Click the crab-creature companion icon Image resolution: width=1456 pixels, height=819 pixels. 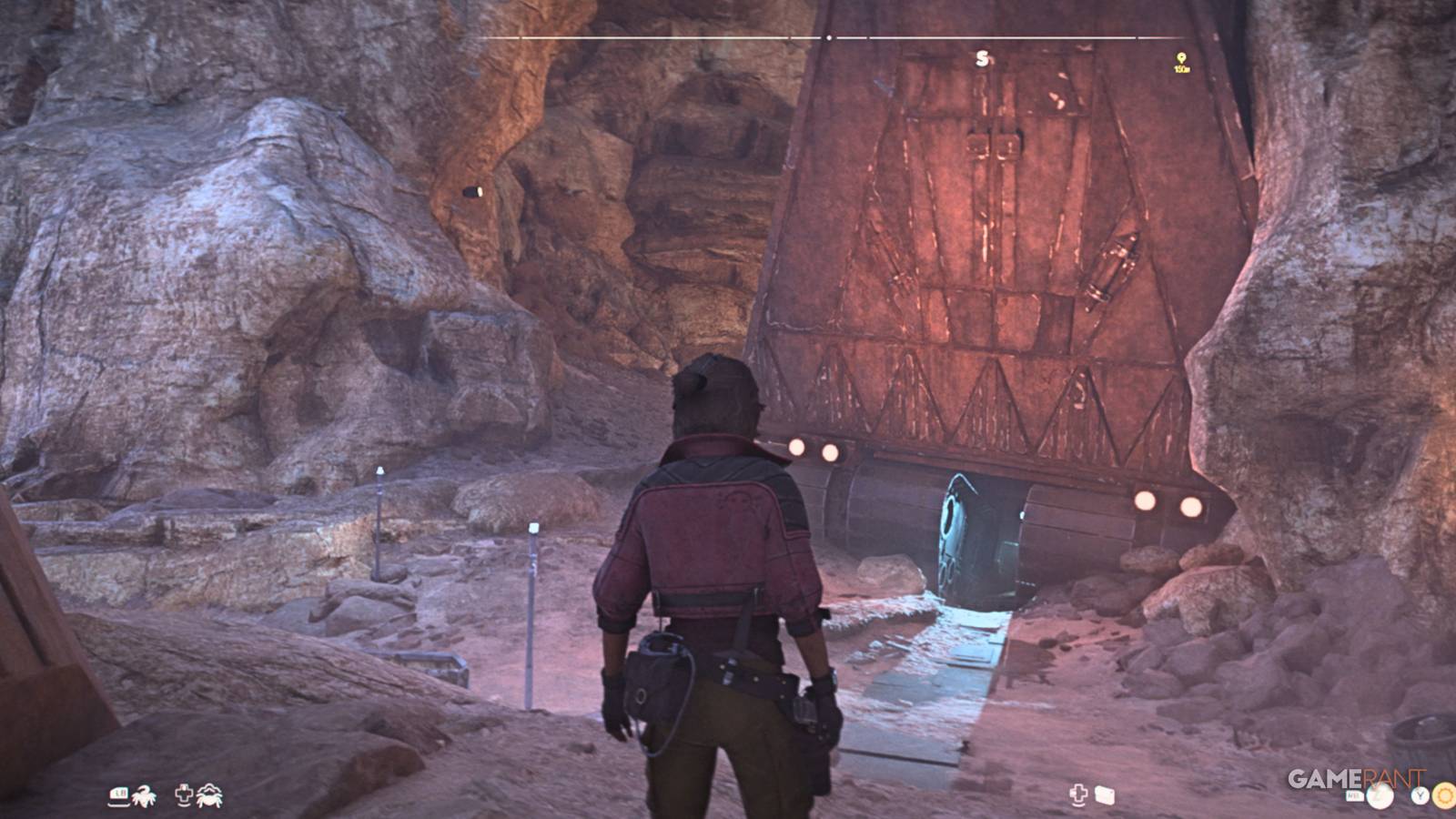(x=209, y=794)
